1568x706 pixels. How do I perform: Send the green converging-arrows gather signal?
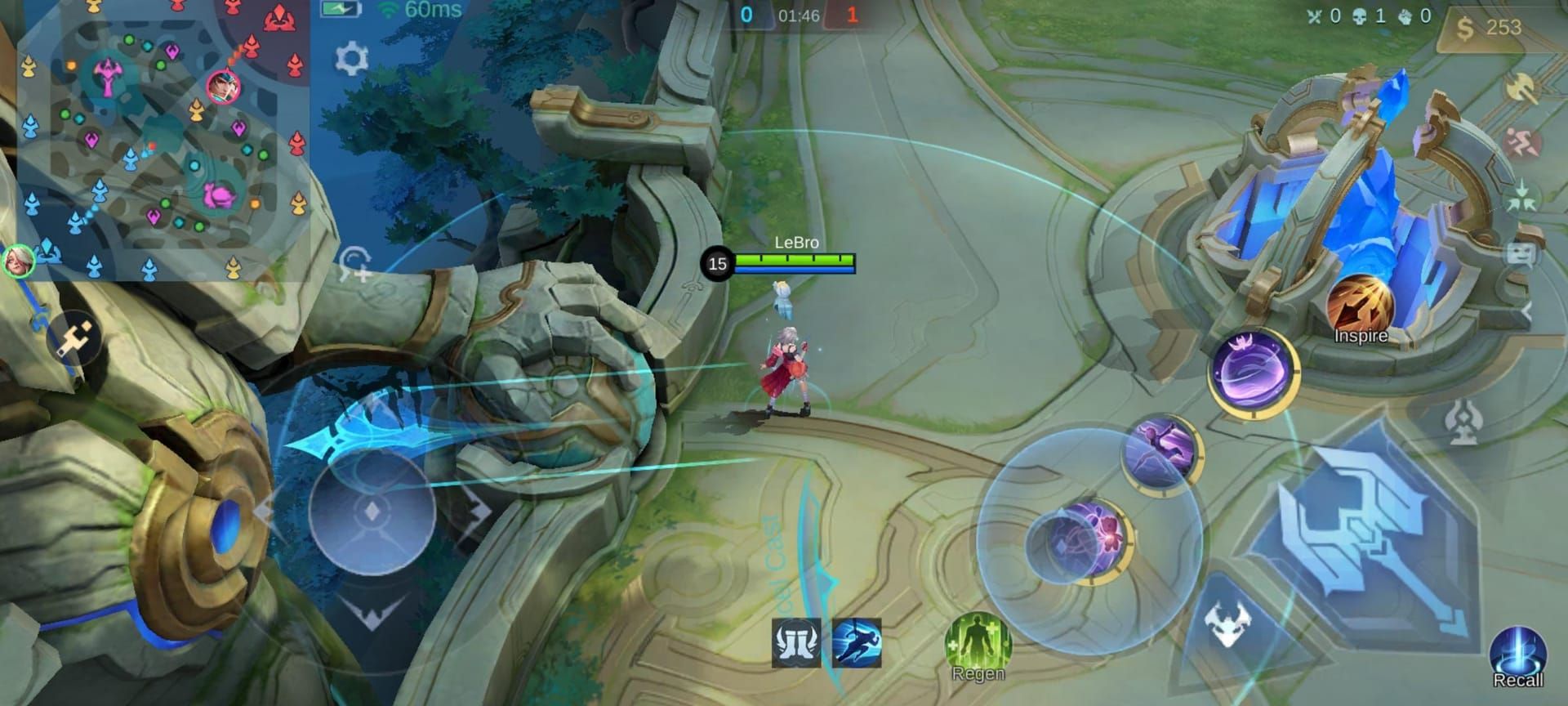(1521, 198)
